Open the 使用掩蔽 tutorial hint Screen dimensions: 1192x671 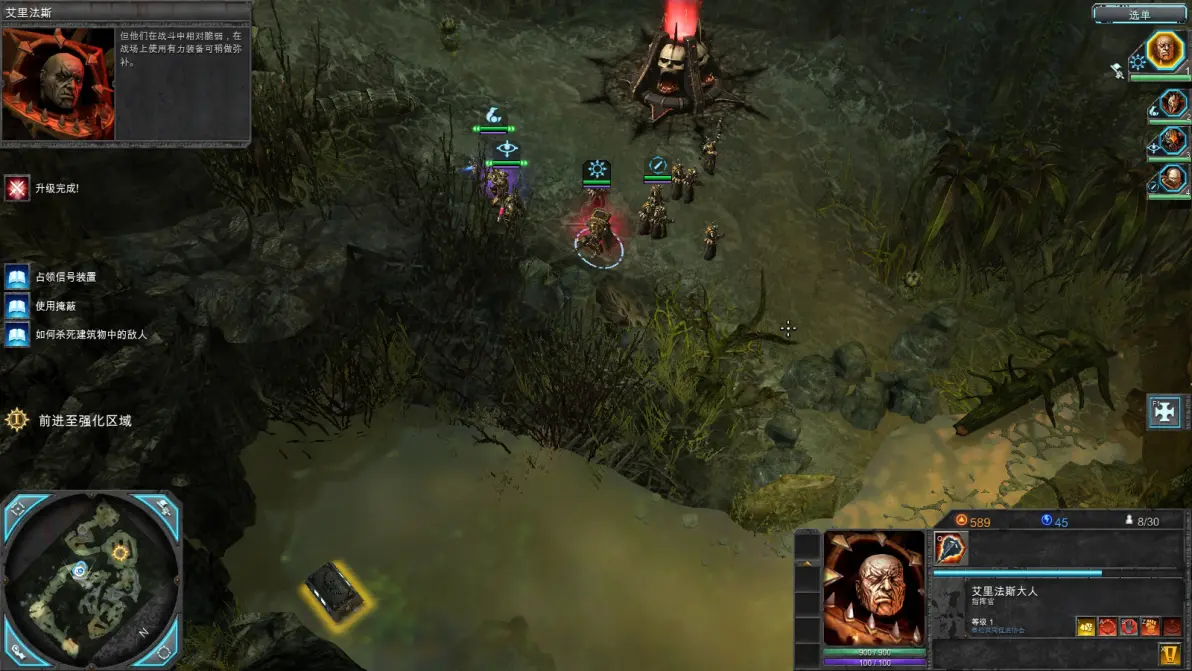pos(17,306)
